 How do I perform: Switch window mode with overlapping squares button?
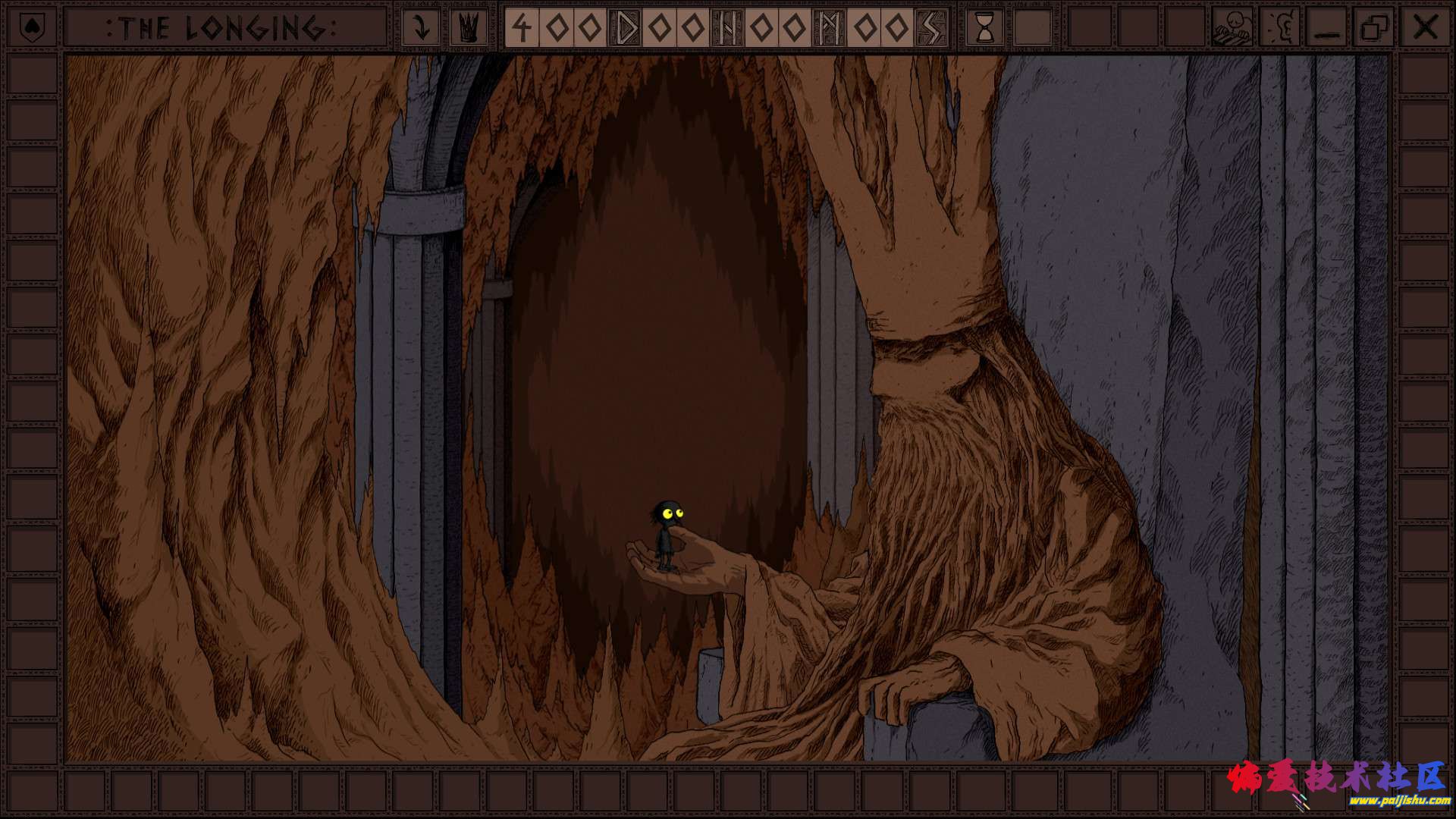[x=1374, y=28]
